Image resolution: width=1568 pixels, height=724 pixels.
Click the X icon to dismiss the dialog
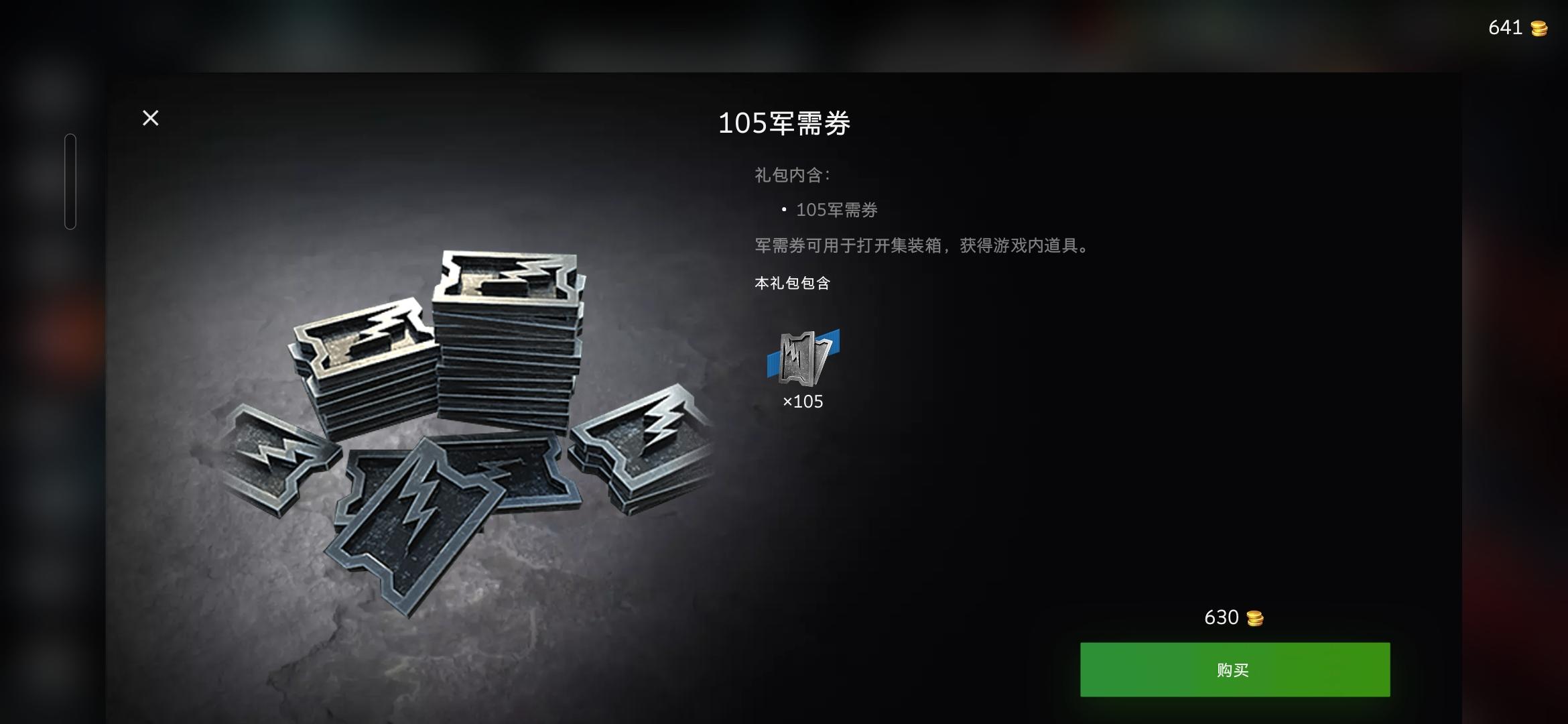[150, 118]
